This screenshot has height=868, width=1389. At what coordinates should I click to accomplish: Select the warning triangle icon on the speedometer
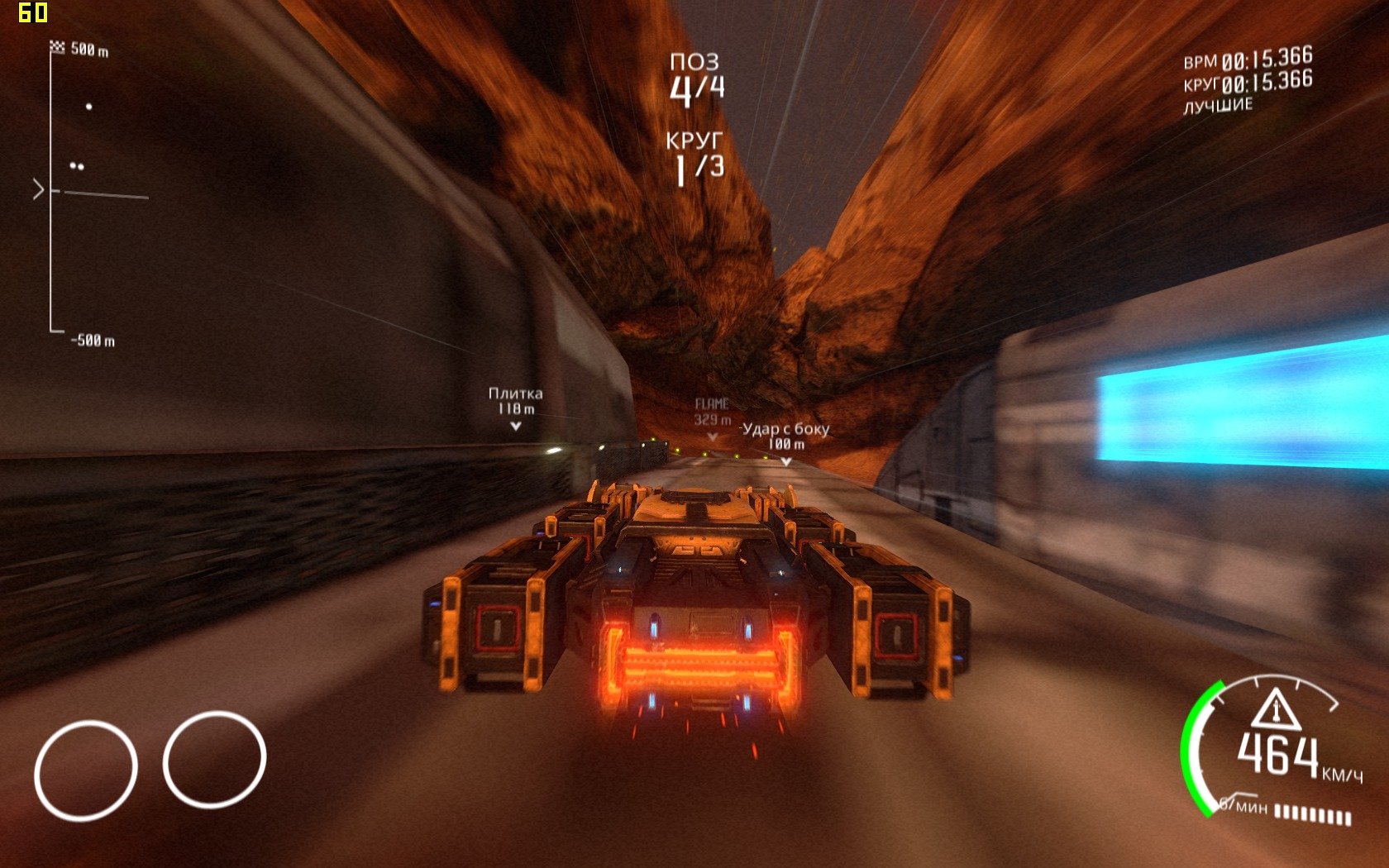coord(1276,708)
